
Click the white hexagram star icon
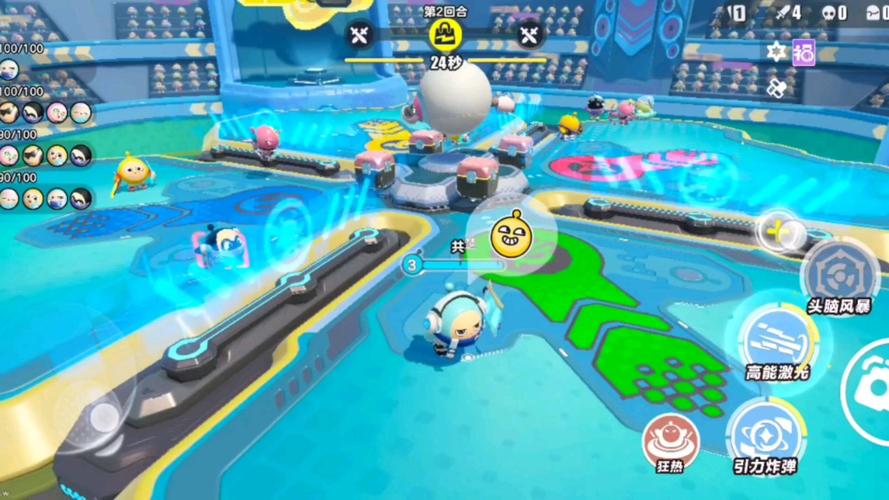[776, 52]
